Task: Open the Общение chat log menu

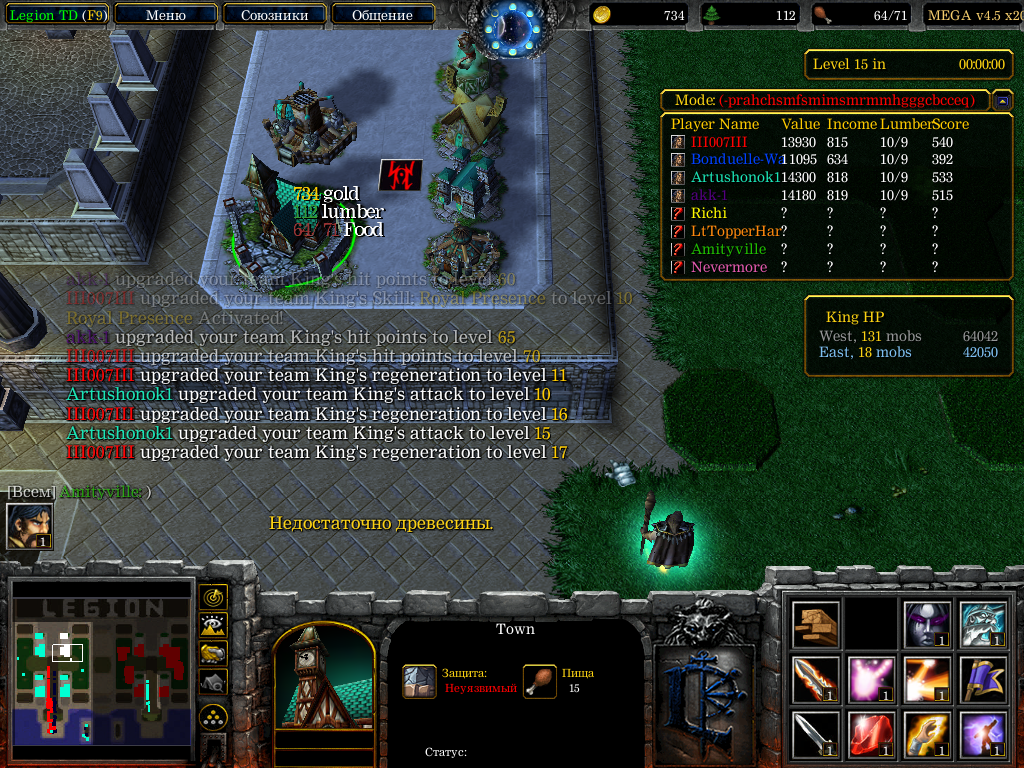Action: click(x=382, y=15)
